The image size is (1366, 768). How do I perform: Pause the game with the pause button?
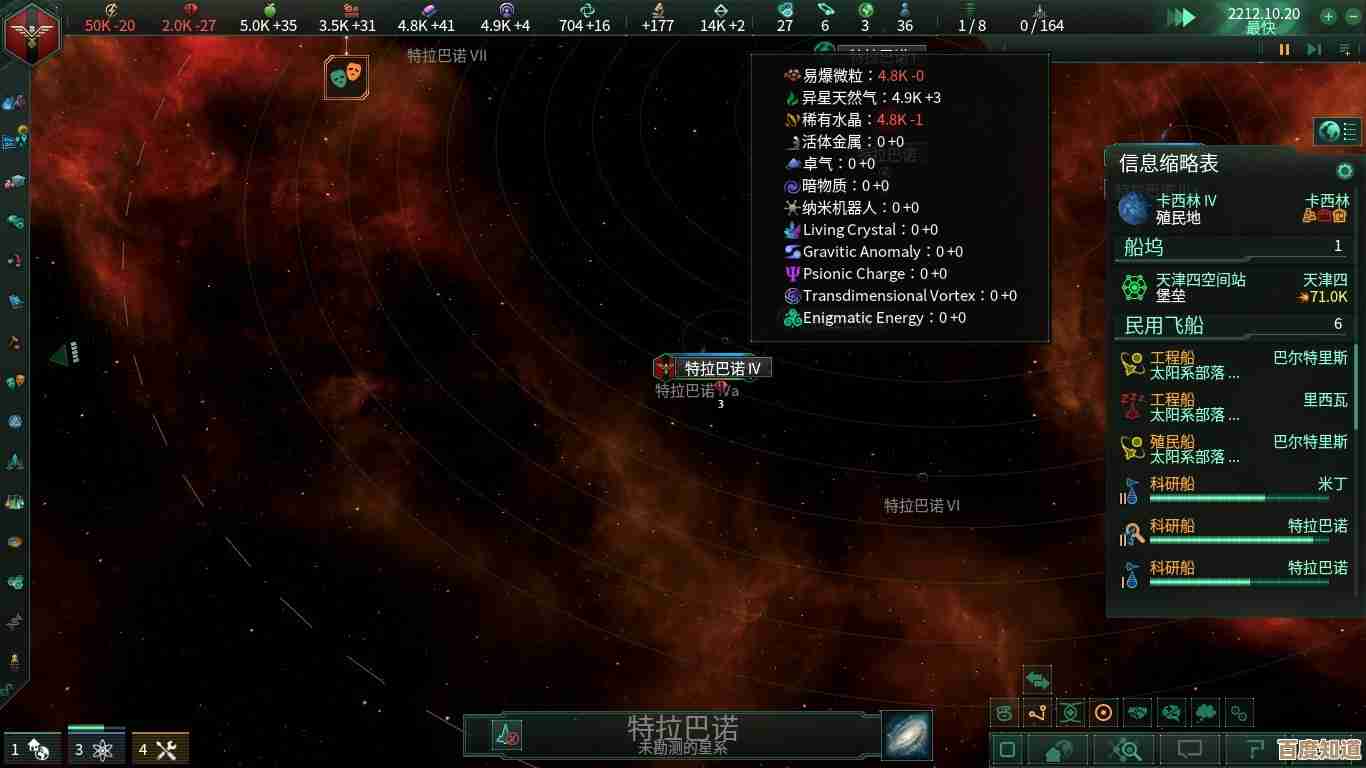pyautogui.click(x=1284, y=49)
